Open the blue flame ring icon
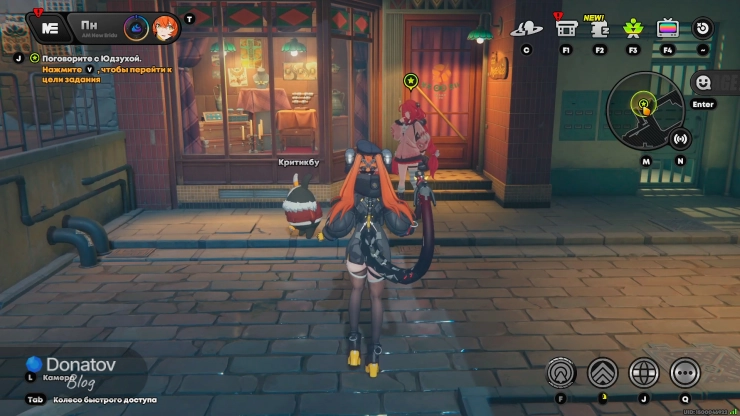This screenshot has height=416, width=740. [x=137, y=28]
